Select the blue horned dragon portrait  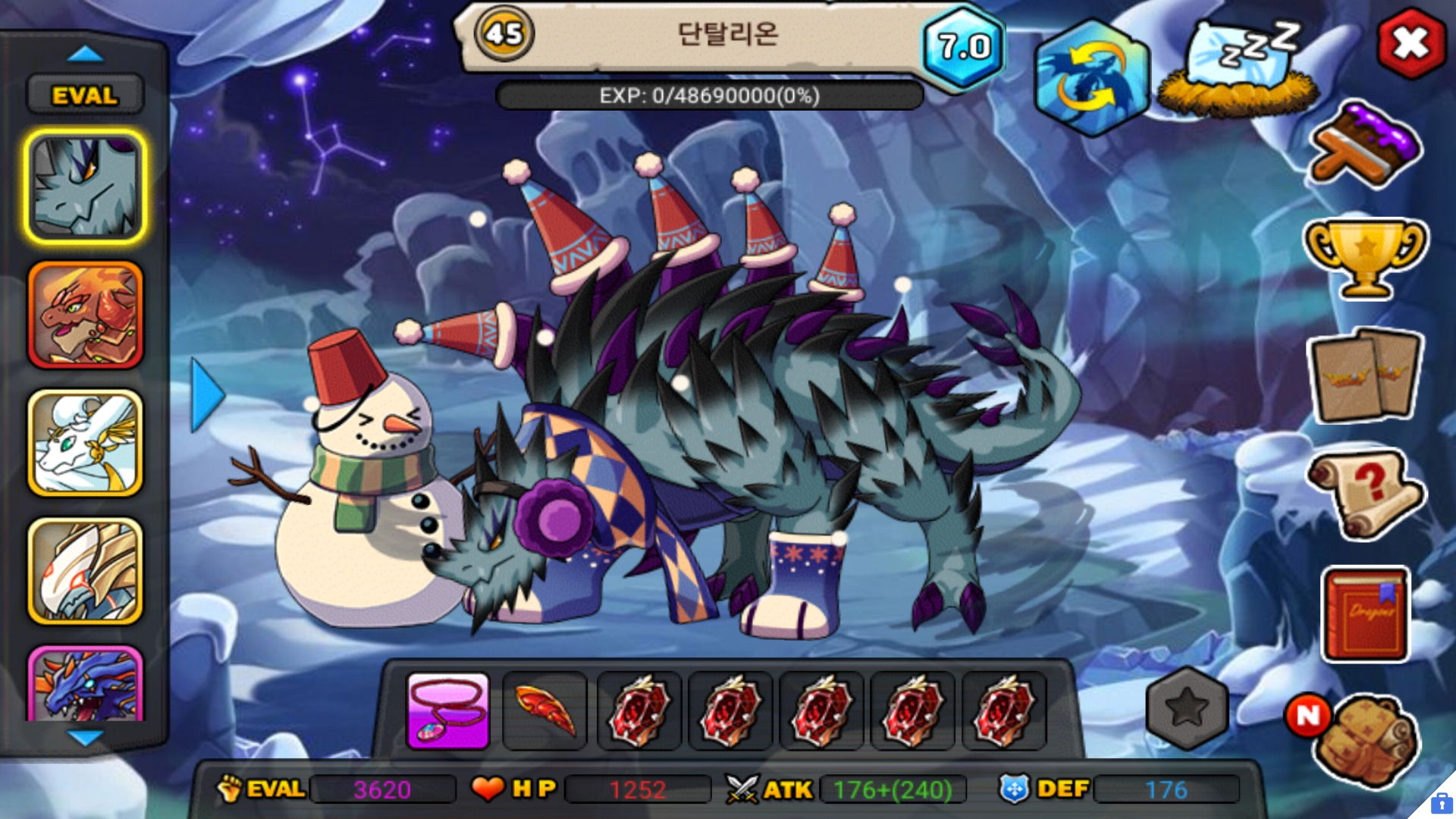coord(85,684)
